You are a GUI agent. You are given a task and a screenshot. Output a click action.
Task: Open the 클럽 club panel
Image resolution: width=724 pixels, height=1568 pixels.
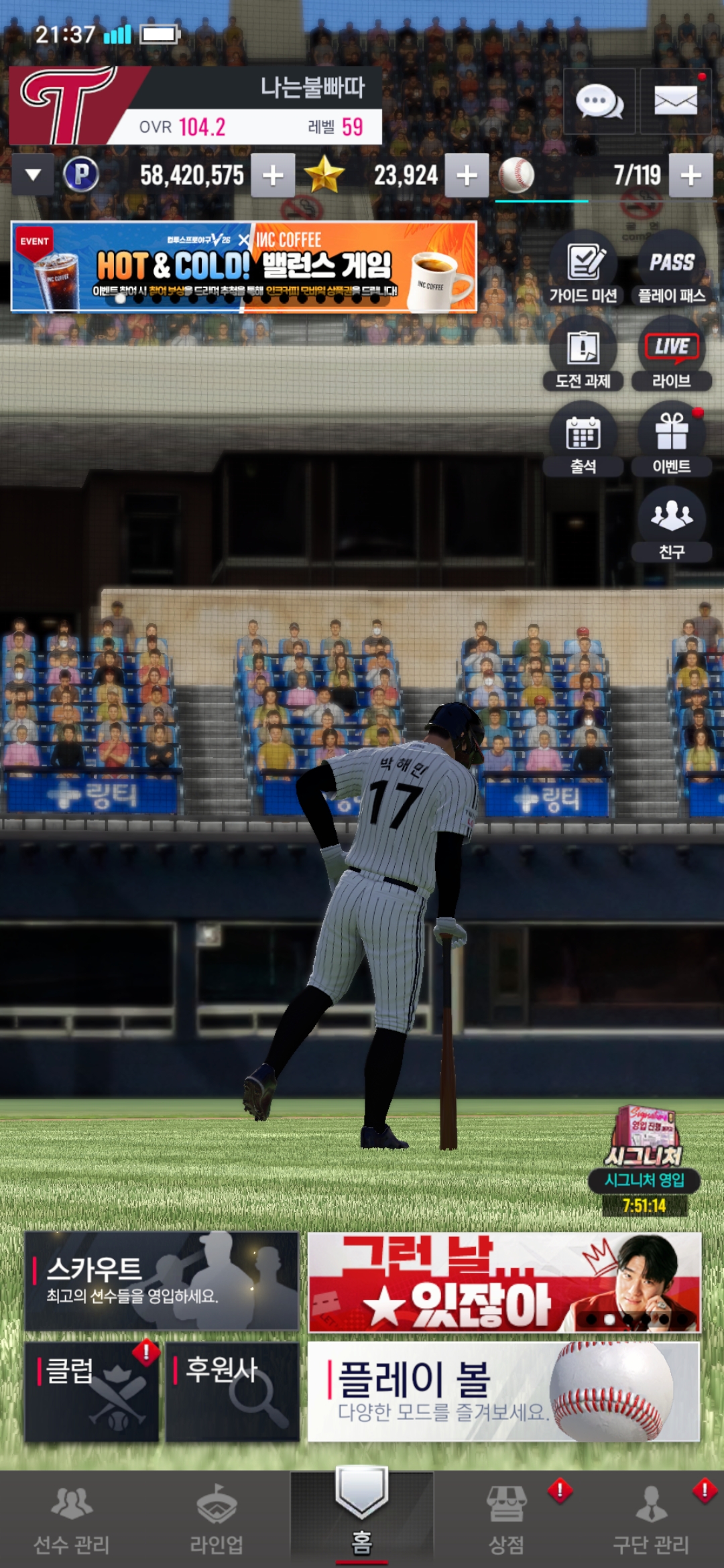[x=92, y=1391]
